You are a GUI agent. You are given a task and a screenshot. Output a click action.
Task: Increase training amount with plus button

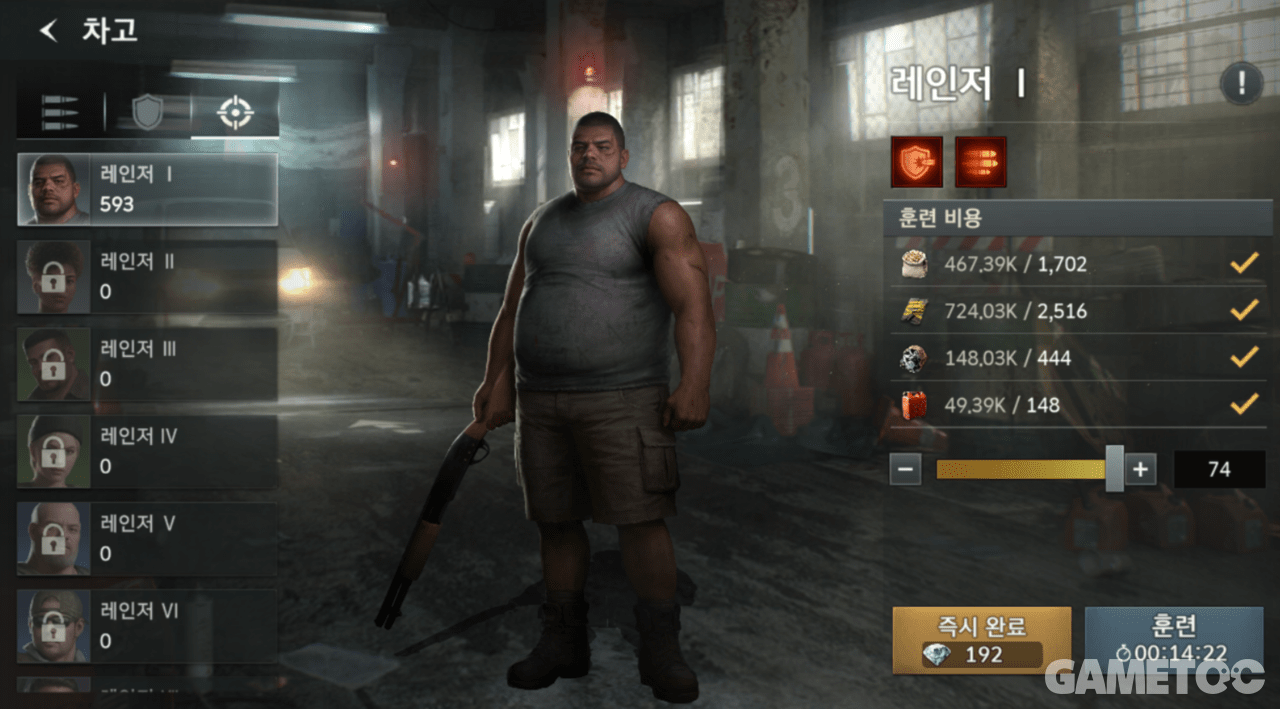point(1140,469)
